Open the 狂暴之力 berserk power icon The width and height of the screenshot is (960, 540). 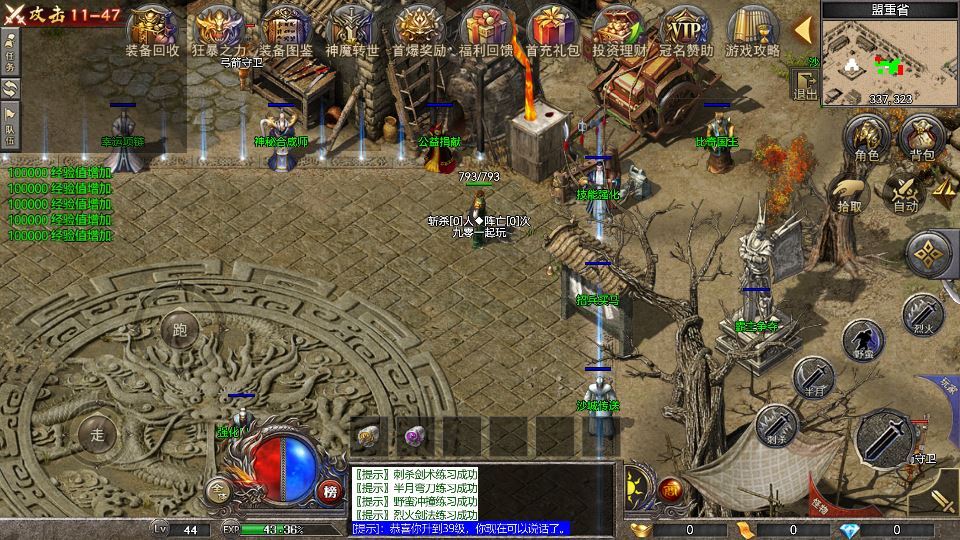coord(217,29)
